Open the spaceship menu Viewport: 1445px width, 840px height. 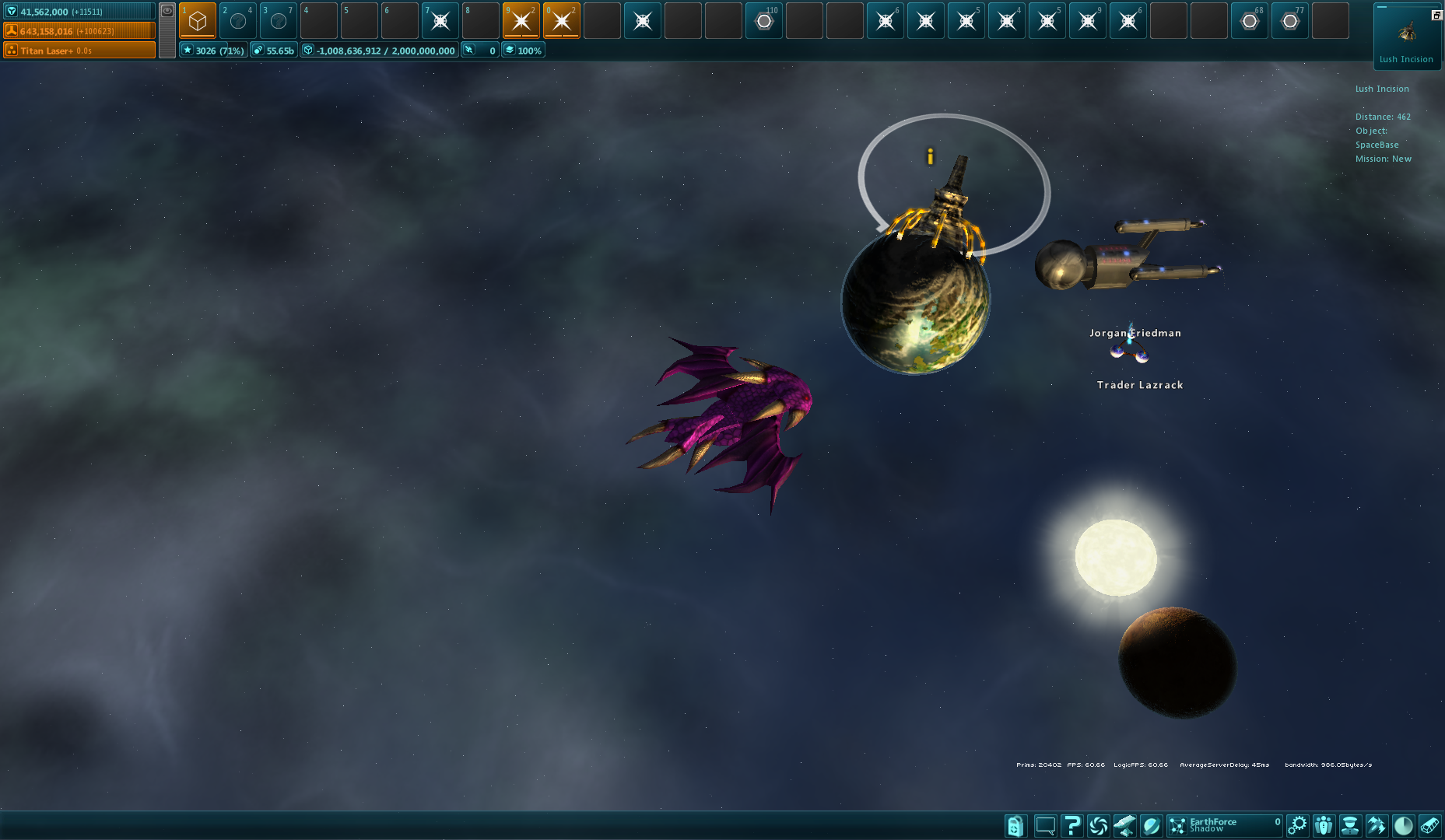tap(1377, 825)
